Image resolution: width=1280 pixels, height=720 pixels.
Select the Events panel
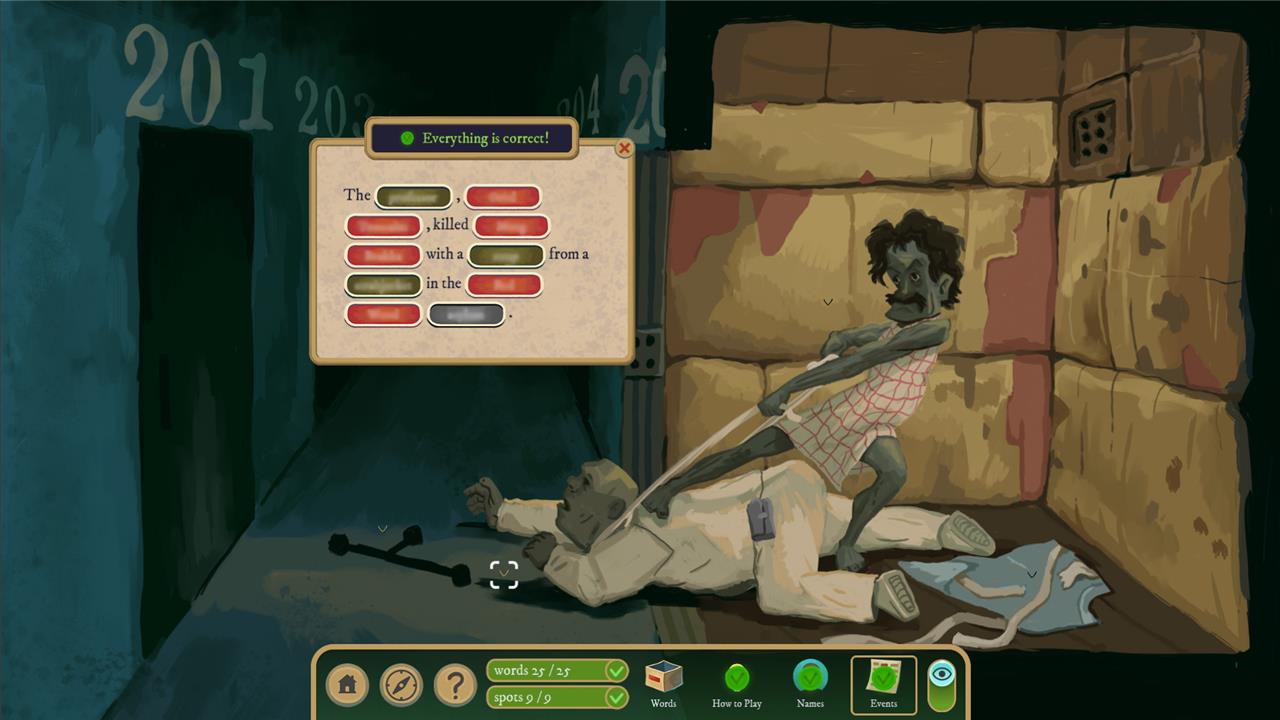tap(883, 684)
